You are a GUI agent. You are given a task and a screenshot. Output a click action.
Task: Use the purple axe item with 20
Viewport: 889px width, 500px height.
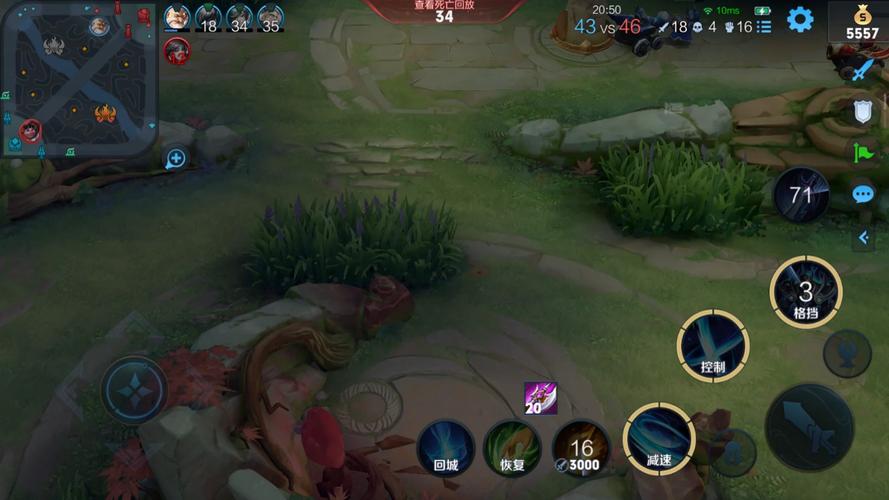540,398
